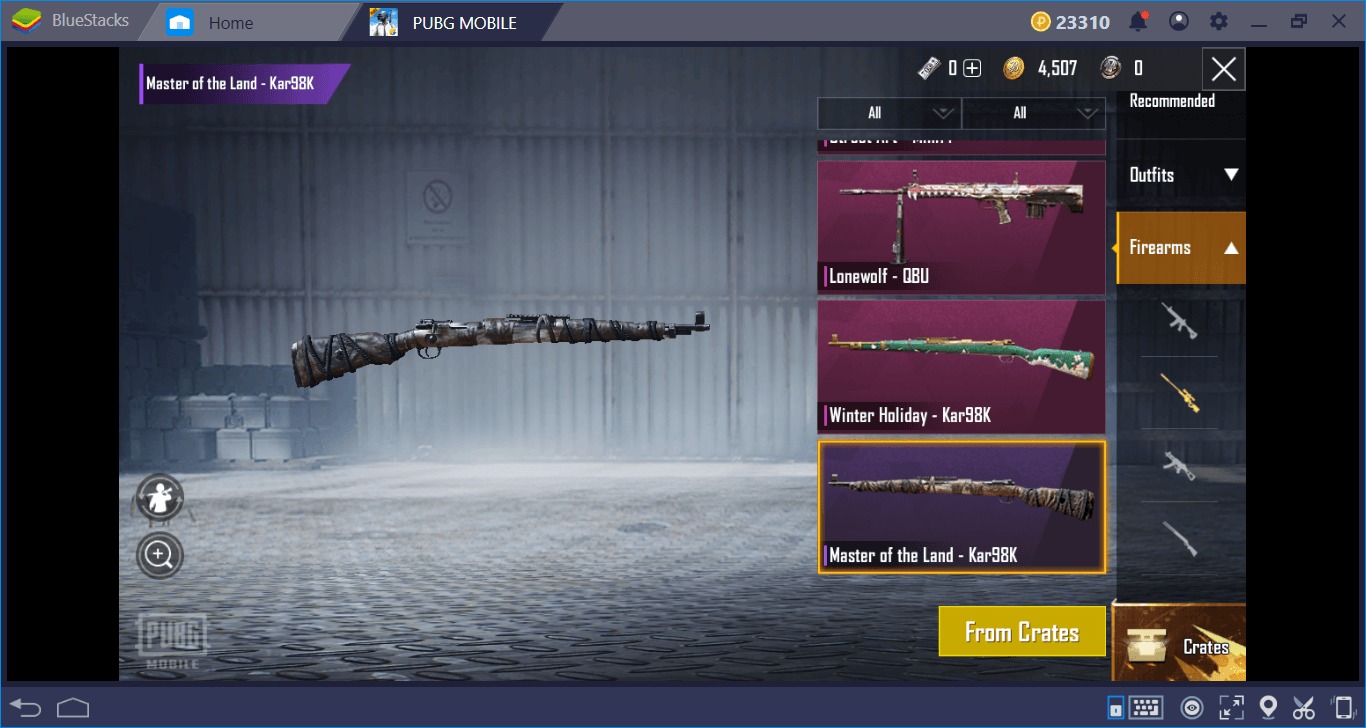Click the notification bell in the title bar
The height and width of the screenshot is (728, 1366).
[x=1138, y=20]
